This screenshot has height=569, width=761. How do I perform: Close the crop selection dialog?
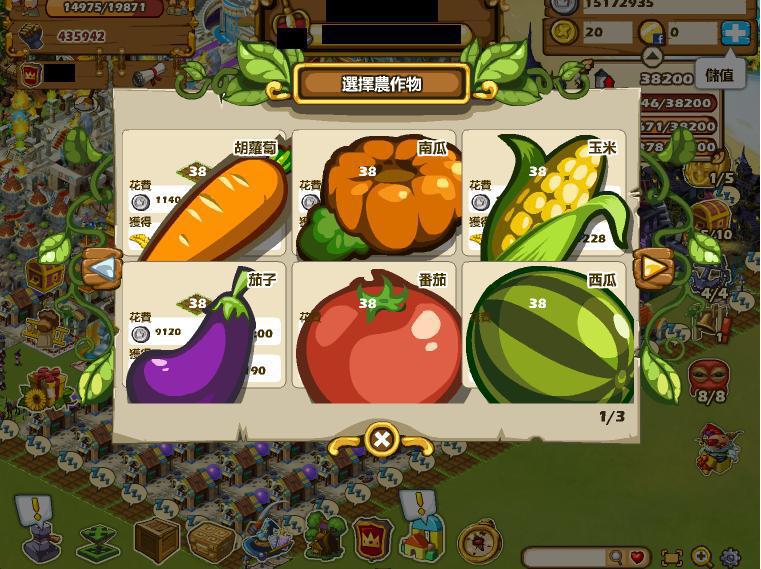point(381,438)
